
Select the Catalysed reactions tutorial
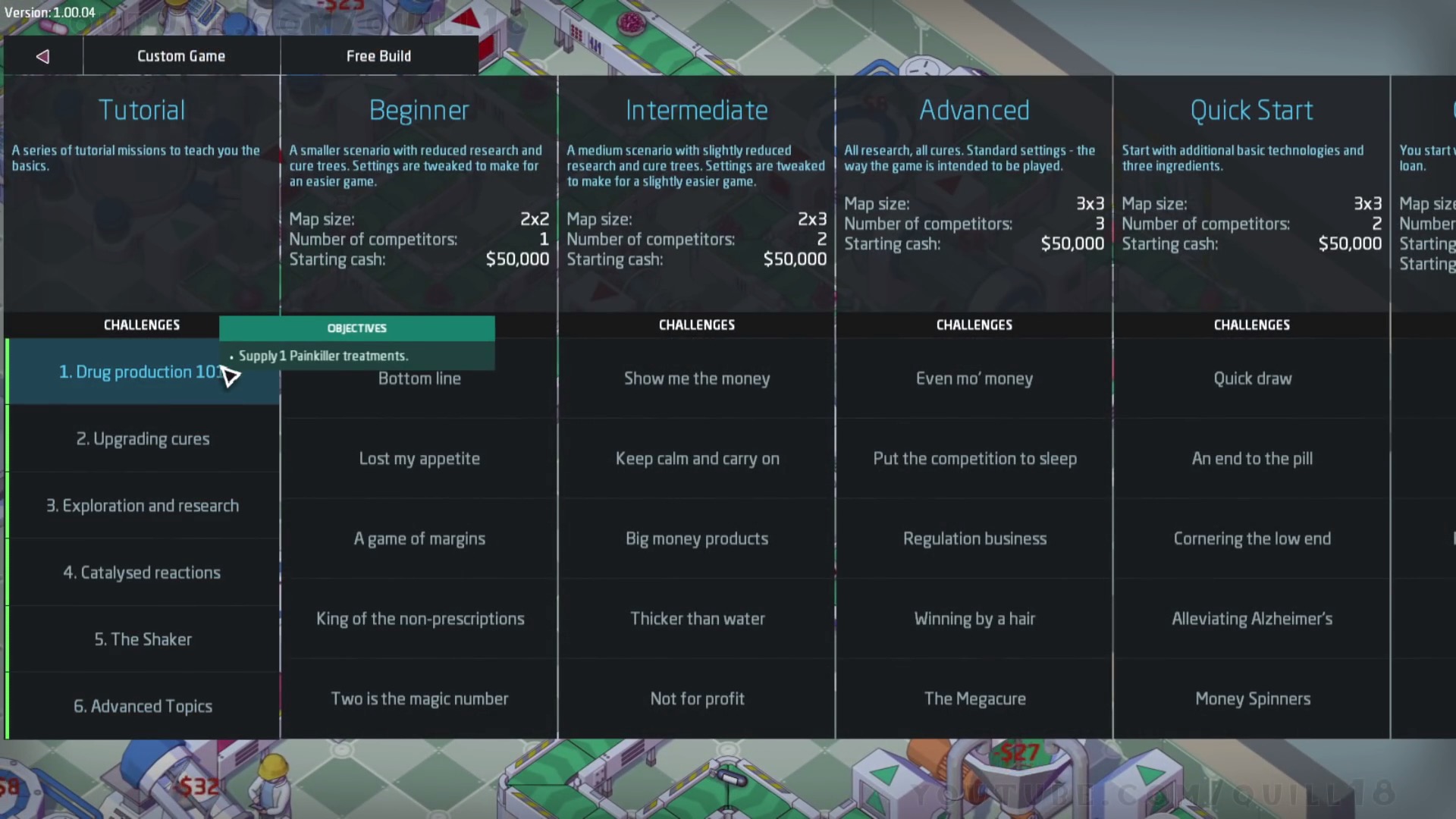[142, 573]
